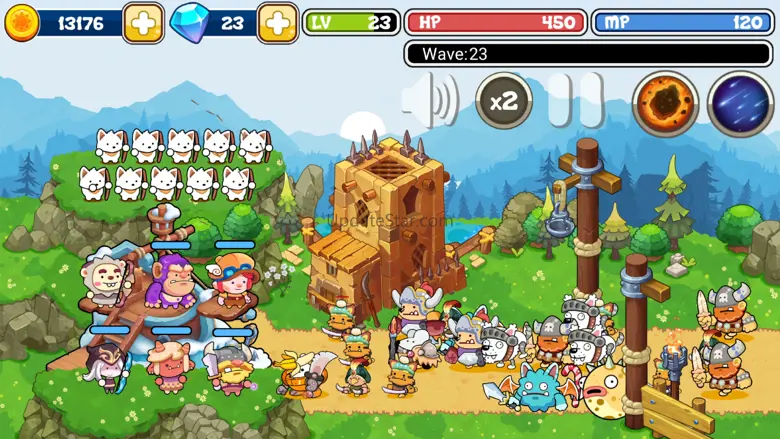Viewport: 780px width, 439px height.
Task: Cast the blue meteor shower spell
Action: point(740,103)
